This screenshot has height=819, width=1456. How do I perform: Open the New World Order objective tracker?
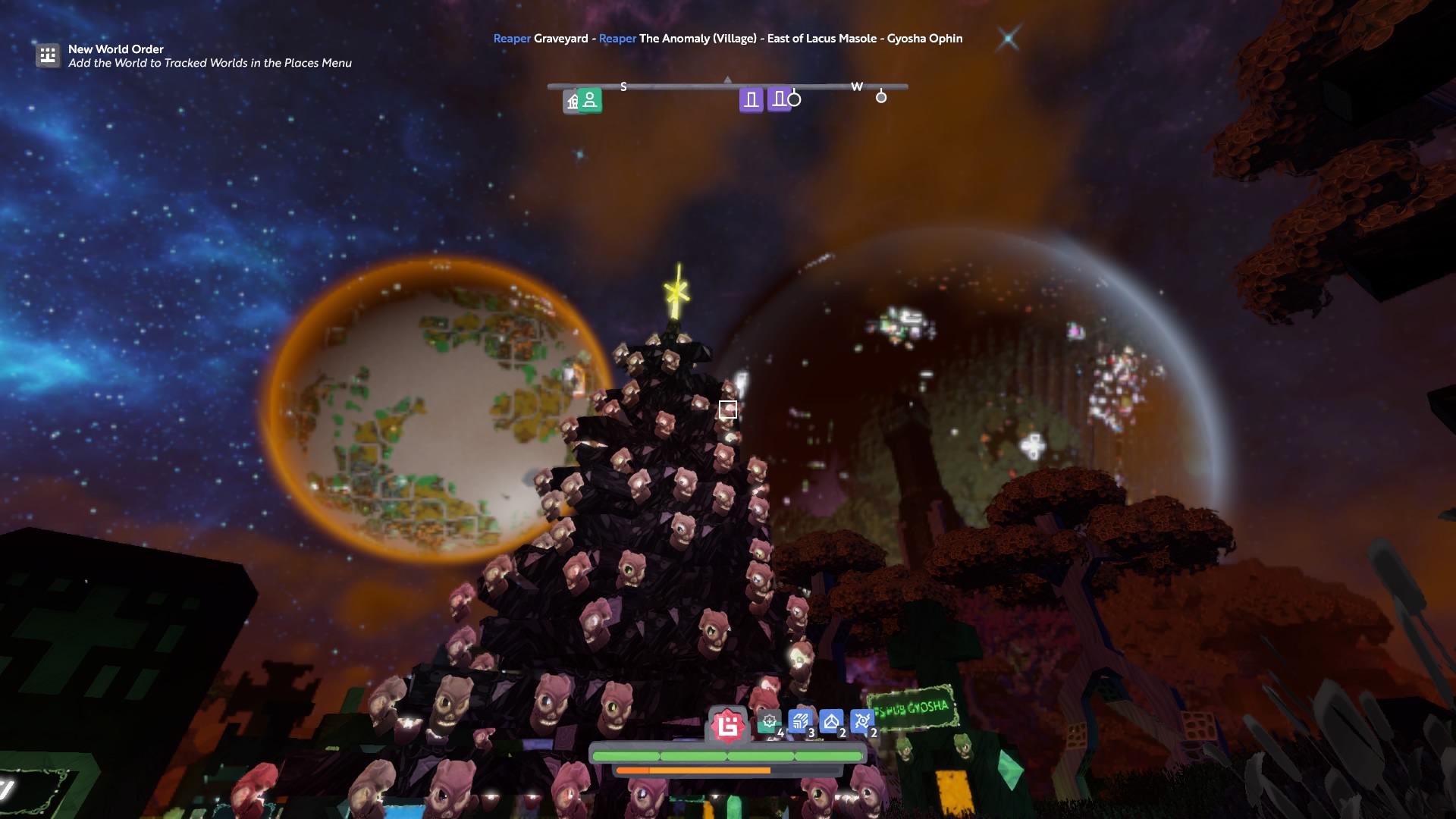pos(48,55)
